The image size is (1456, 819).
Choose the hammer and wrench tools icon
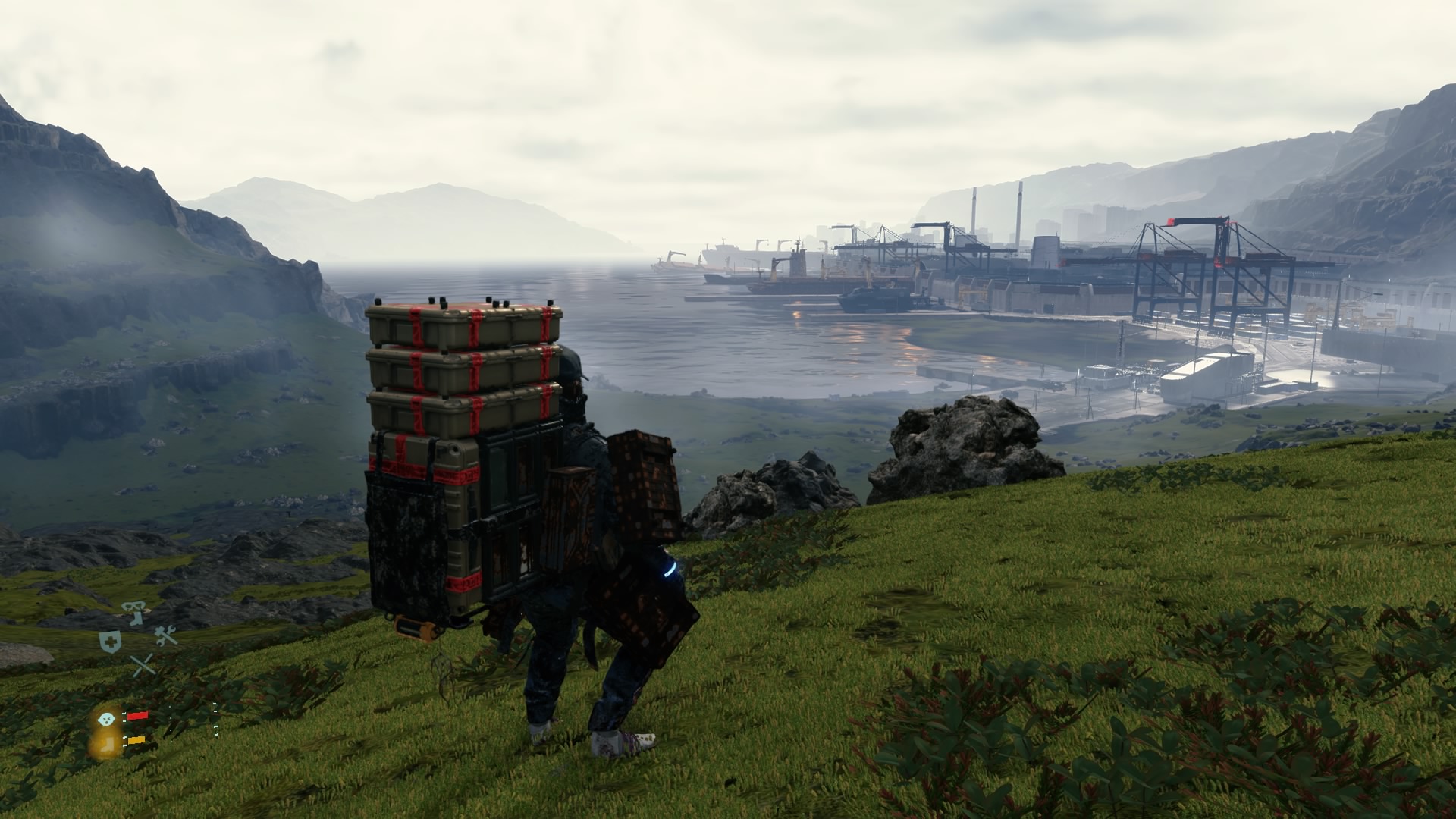(166, 635)
